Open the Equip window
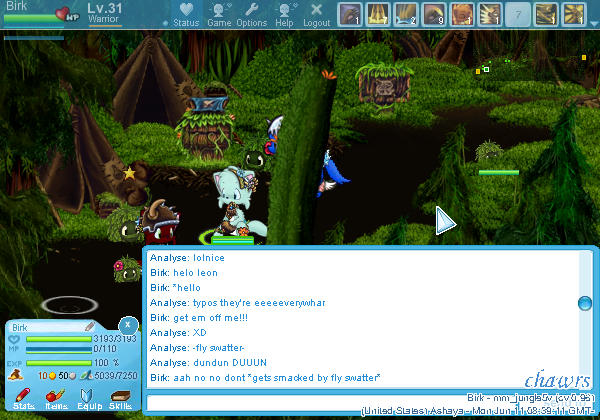 89,400
